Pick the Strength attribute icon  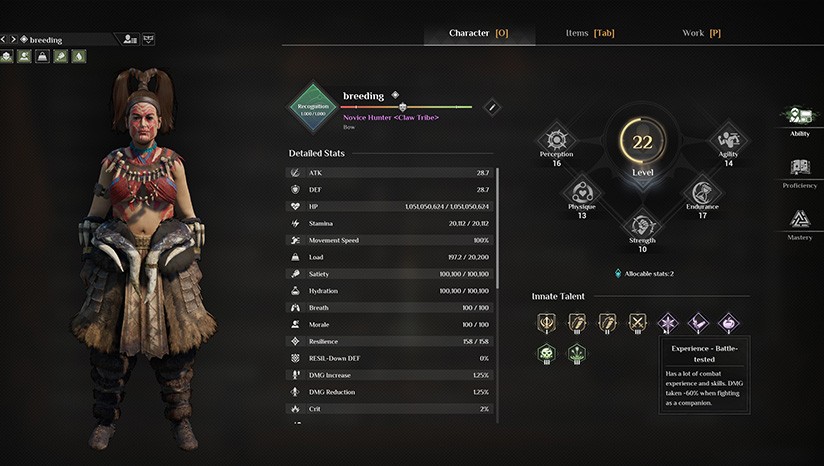642,225
